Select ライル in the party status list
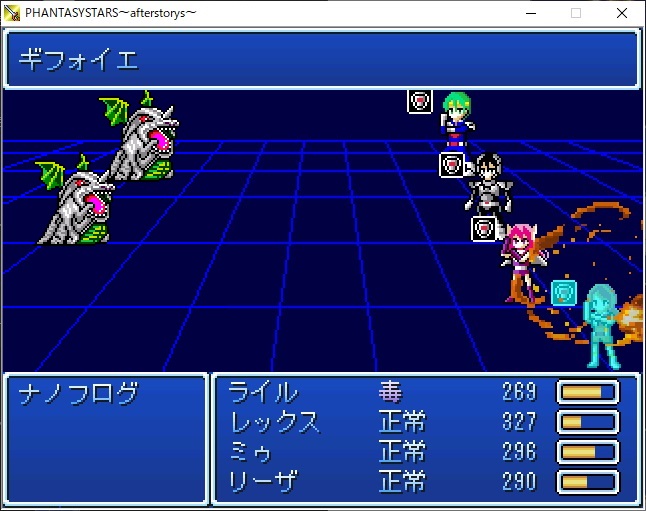Screen dimensions: 646x511 click(x=264, y=392)
